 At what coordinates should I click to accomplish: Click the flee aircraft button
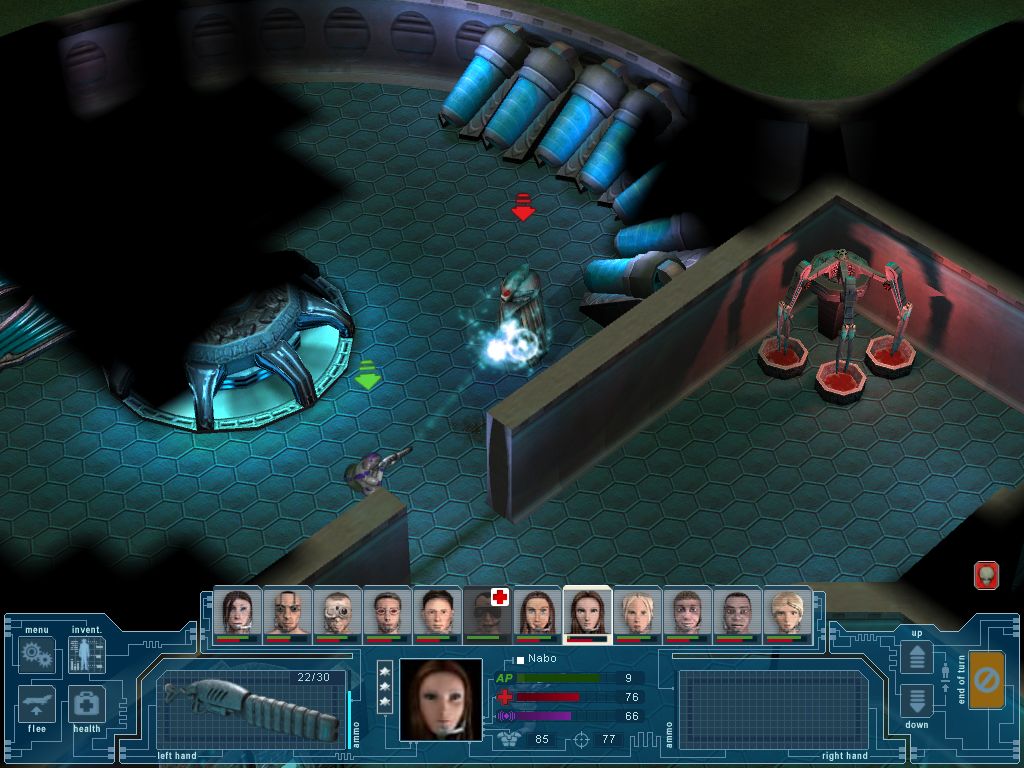(x=37, y=704)
